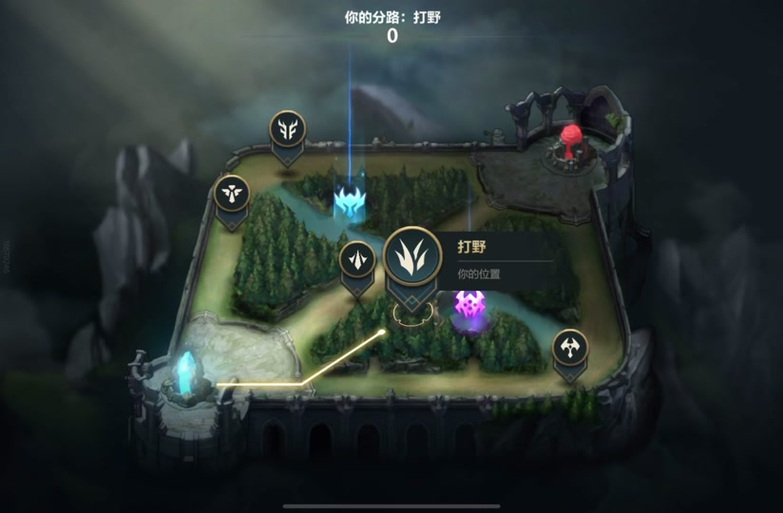
Task: Pick the horned mask role marker
Action: pyautogui.click(x=287, y=129)
